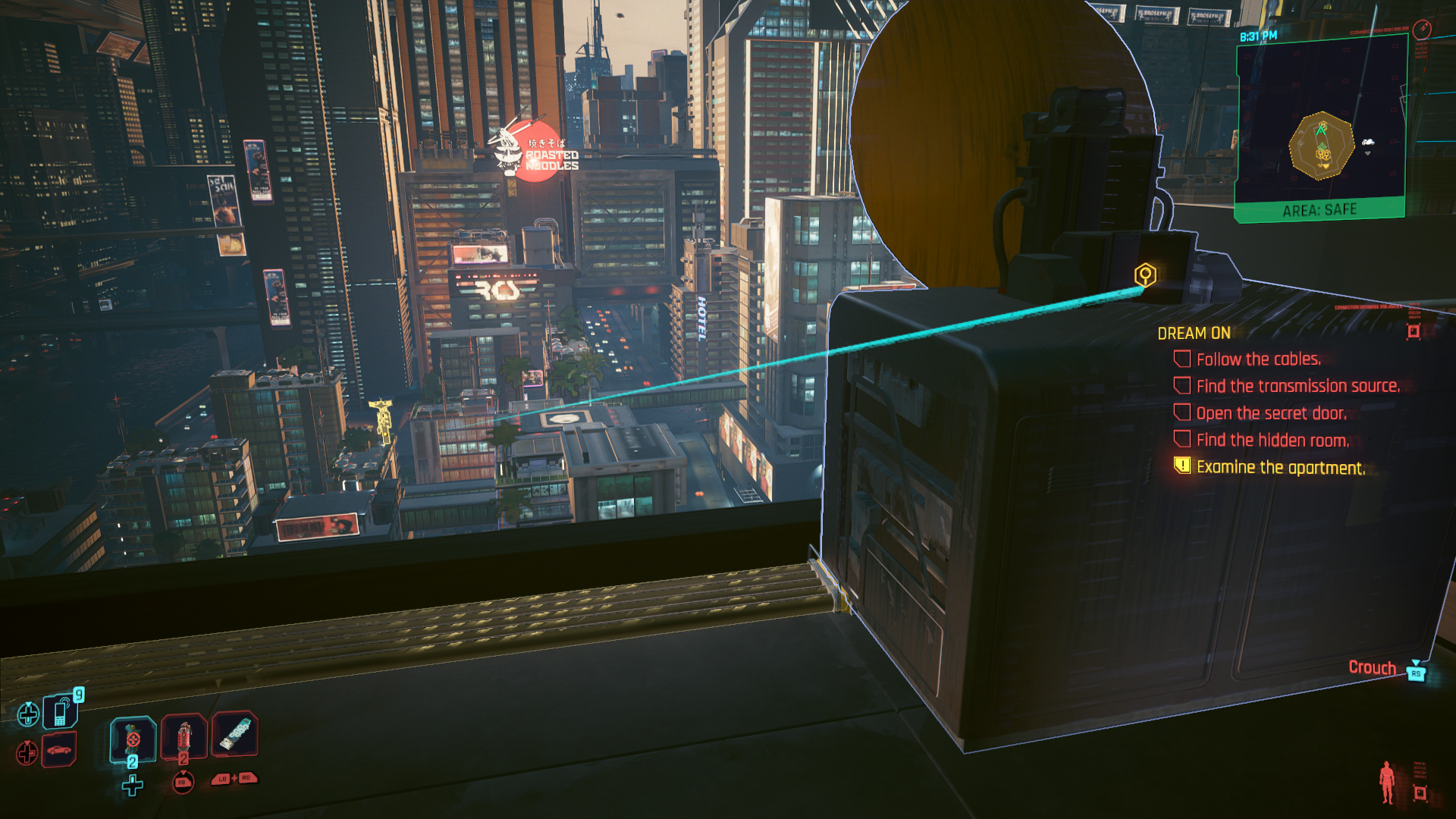The width and height of the screenshot is (1456, 819).
Task: Click the down-arrow above the healing cross
Action: pos(29,704)
